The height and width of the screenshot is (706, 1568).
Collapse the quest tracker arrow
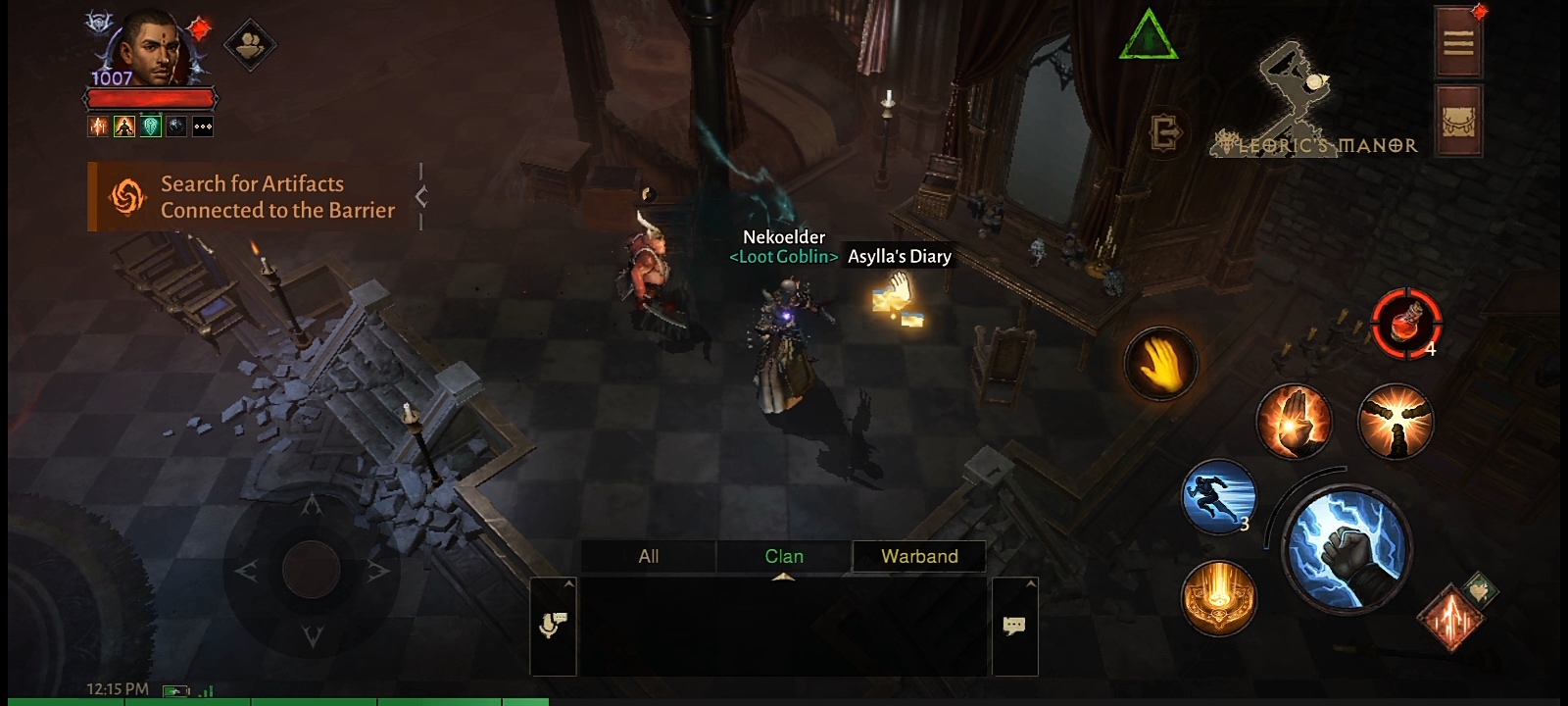pos(421,197)
